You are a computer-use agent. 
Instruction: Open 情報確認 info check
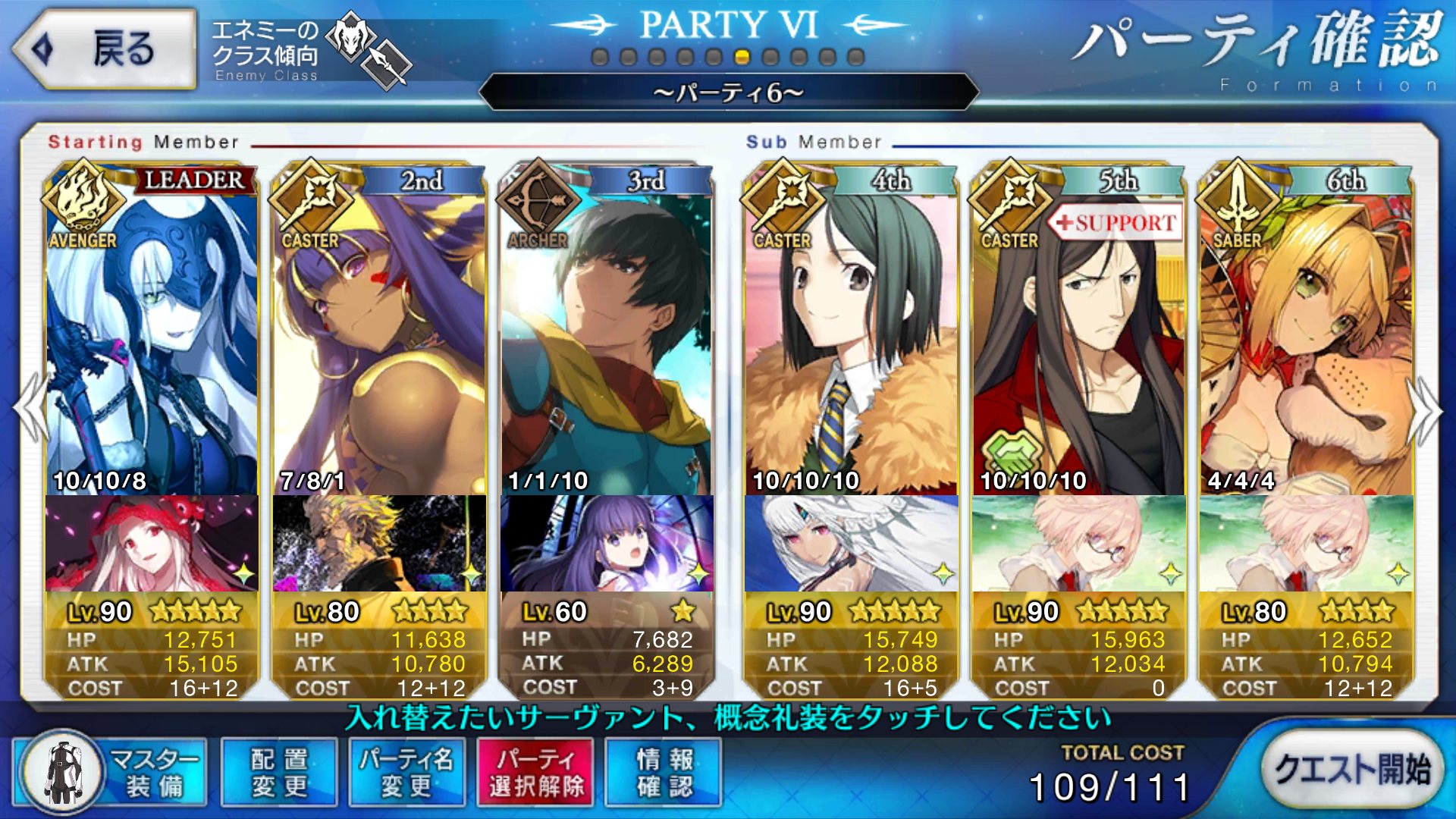pos(664,773)
